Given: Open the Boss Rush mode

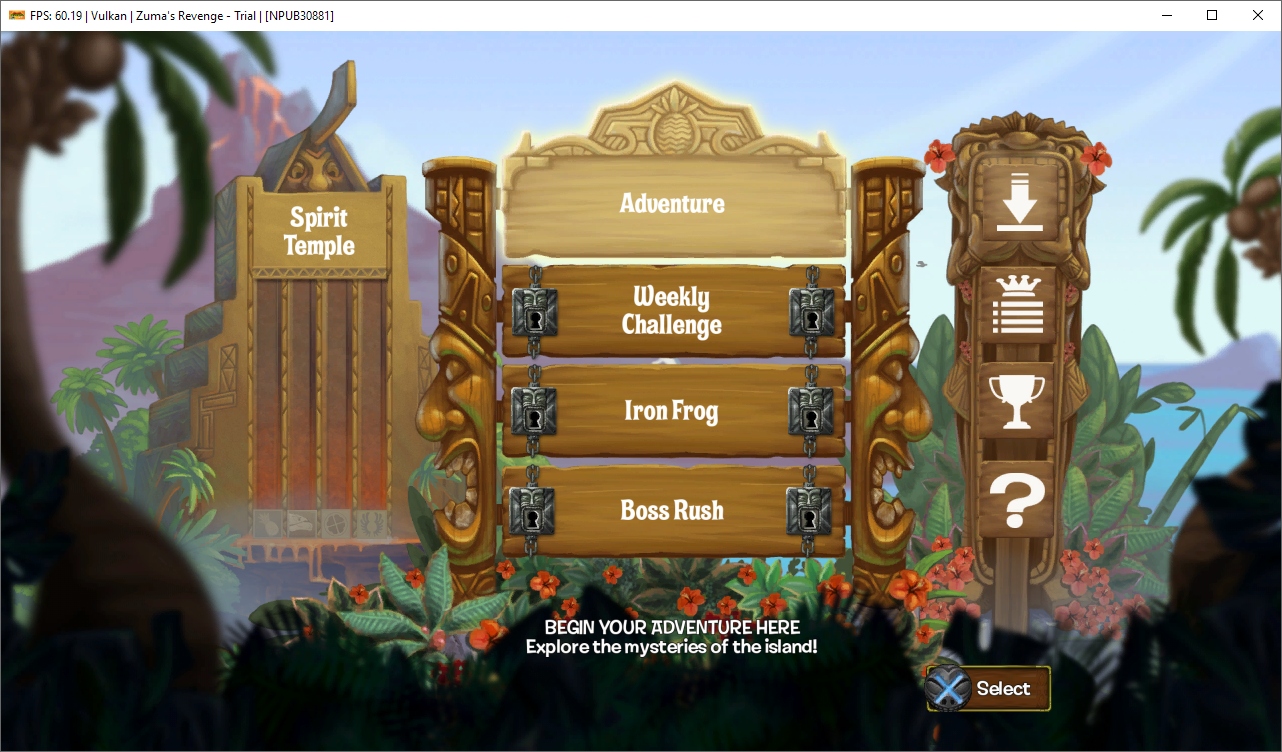Looking at the screenshot, I should pos(673,510).
